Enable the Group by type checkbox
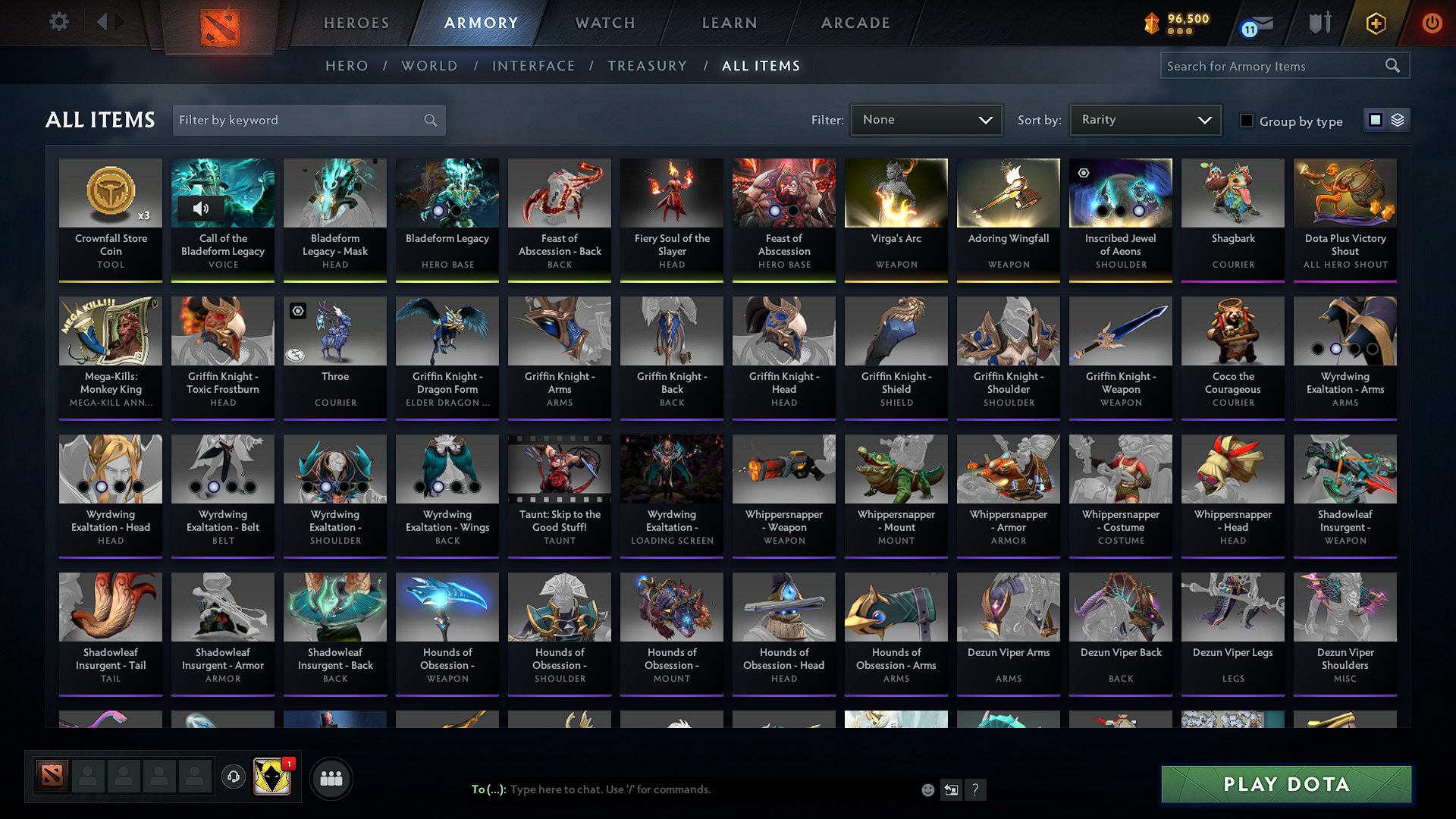This screenshot has width=1456, height=819. (1246, 121)
